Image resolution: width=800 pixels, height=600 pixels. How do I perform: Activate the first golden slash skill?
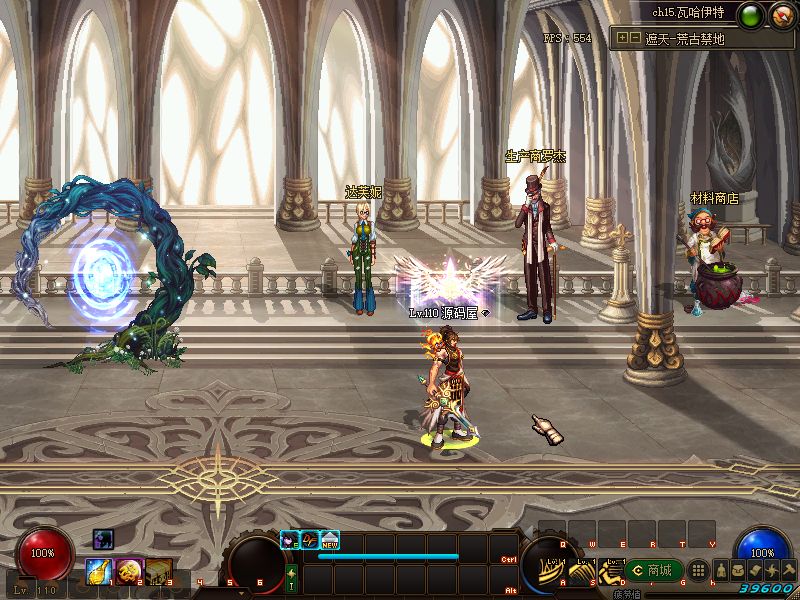pos(553,574)
